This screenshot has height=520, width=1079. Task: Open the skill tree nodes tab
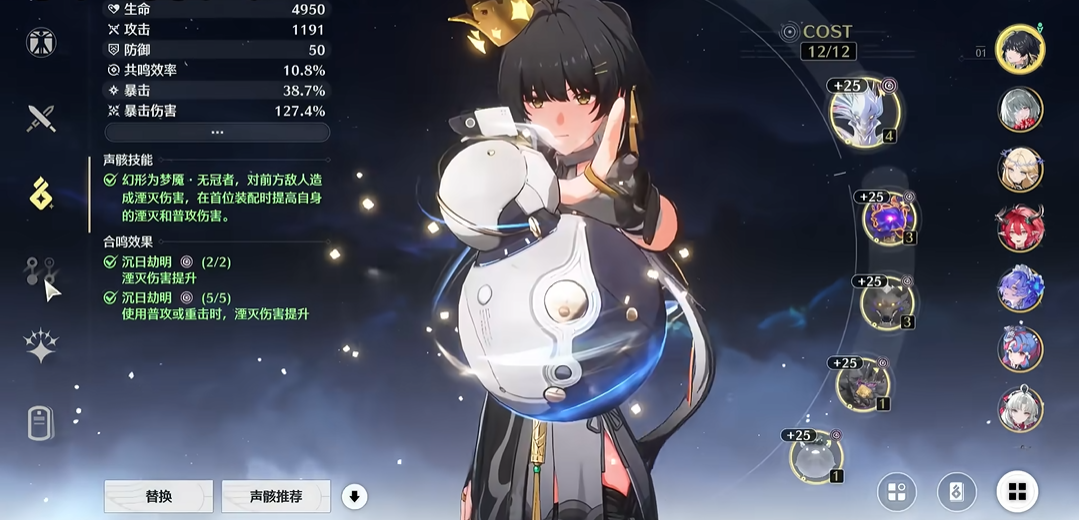41,271
